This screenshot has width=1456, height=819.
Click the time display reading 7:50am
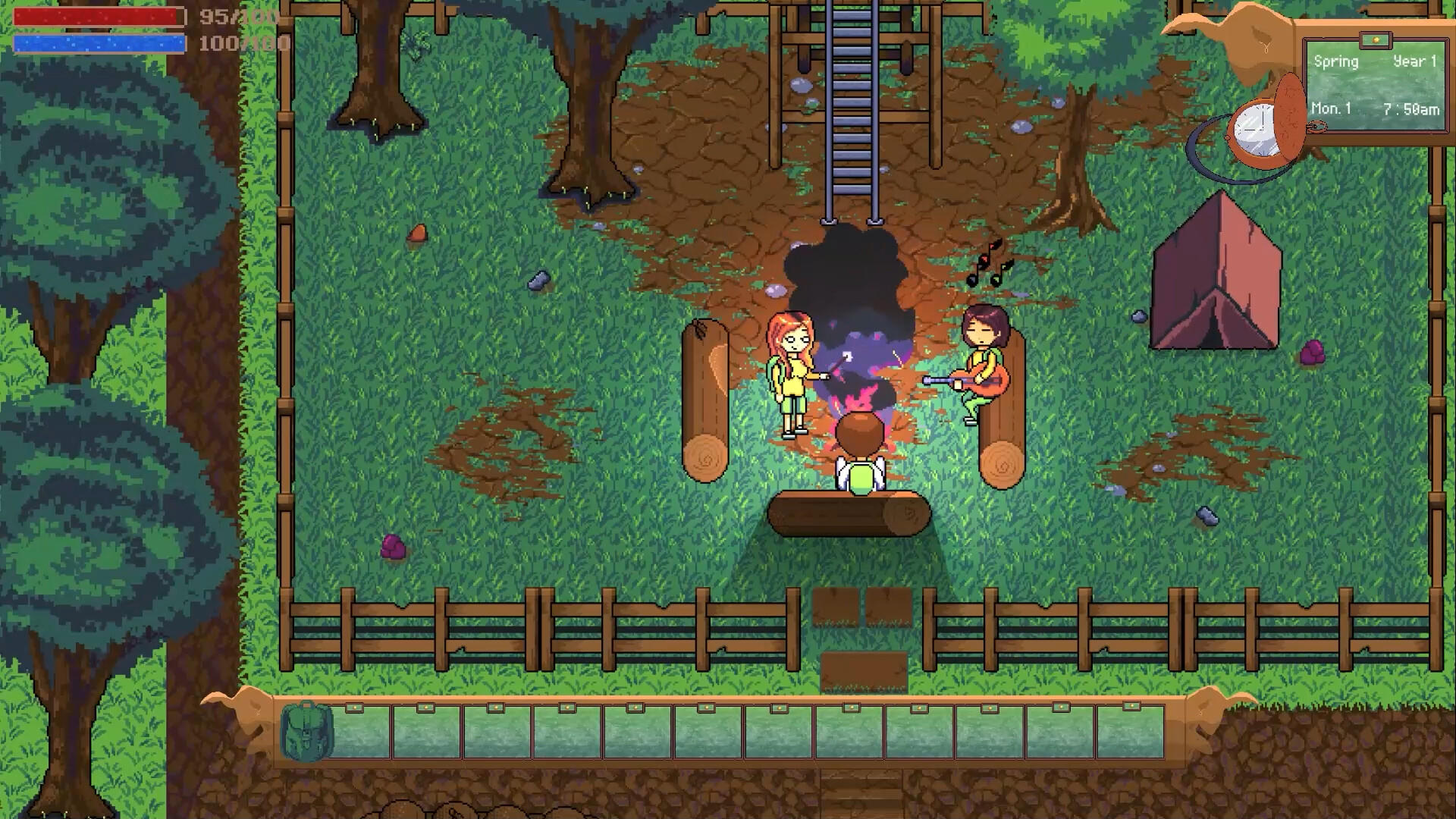[1412, 108]
